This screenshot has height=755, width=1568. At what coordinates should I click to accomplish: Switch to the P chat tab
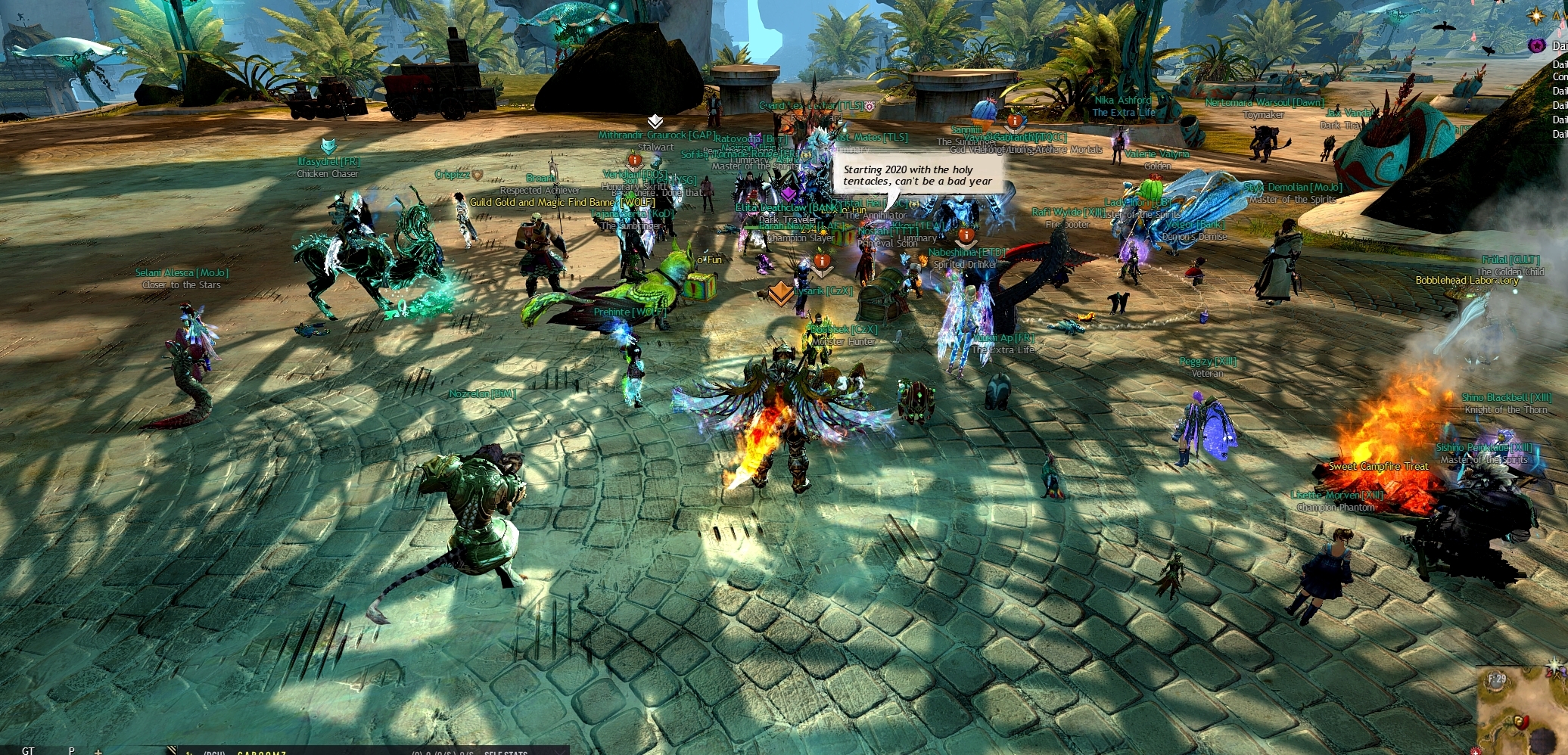(70, 752)
